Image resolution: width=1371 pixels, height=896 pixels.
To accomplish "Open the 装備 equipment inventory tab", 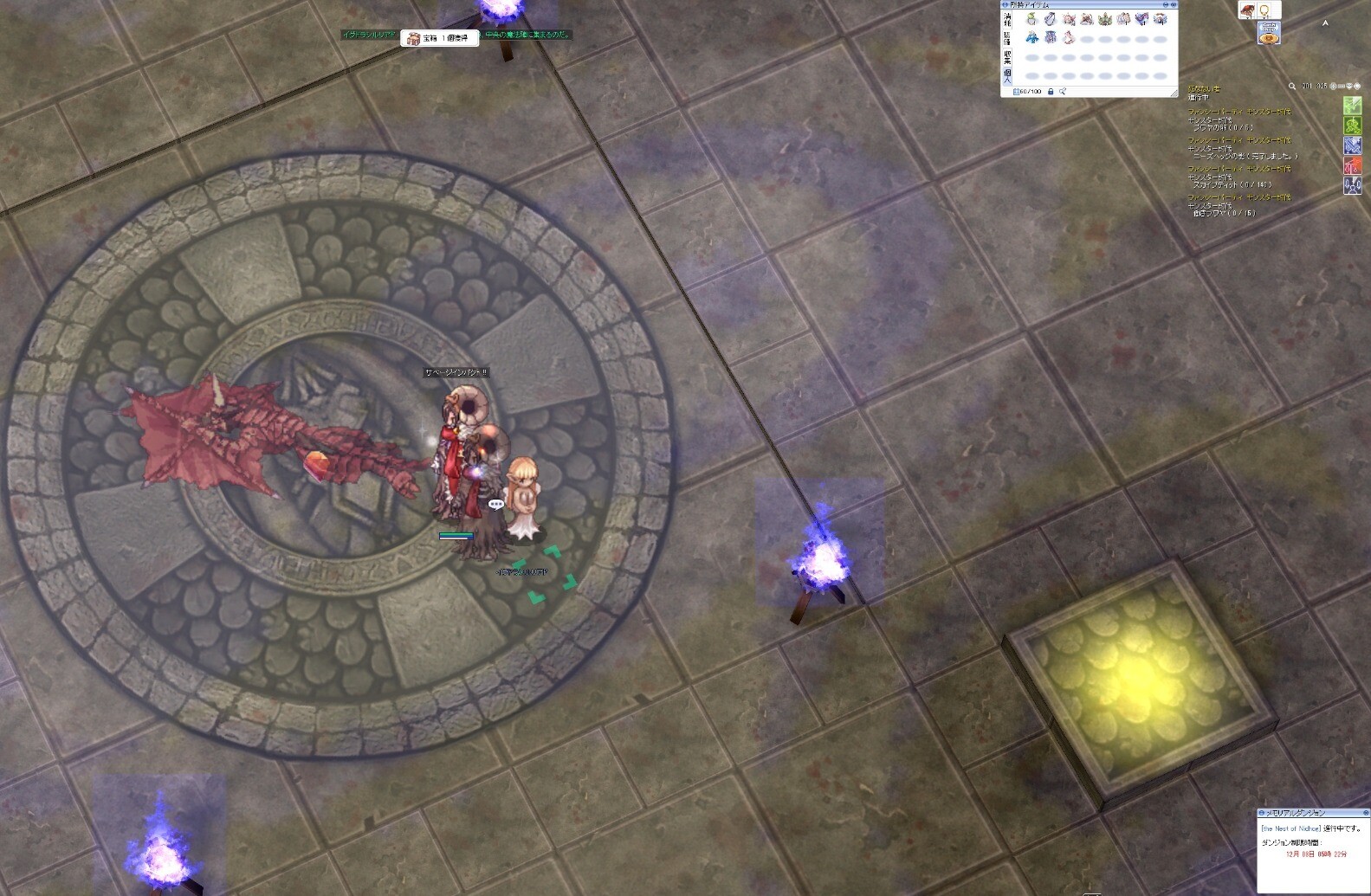I will [1007, 38].
